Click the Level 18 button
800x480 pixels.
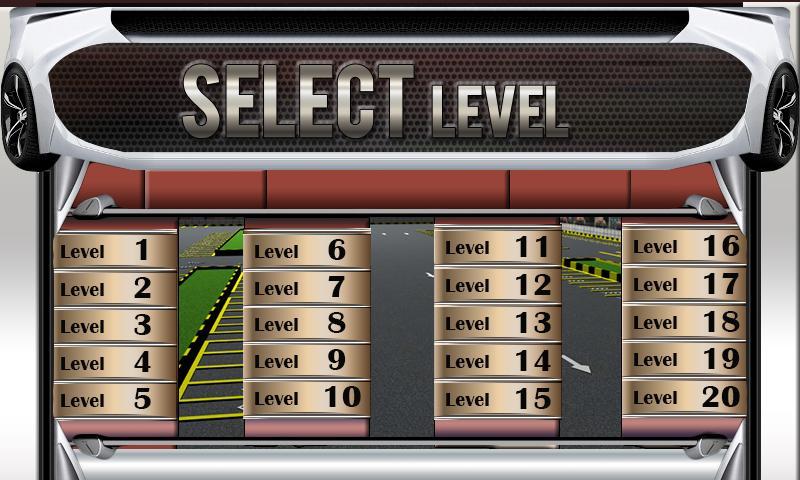coord(685,321)
